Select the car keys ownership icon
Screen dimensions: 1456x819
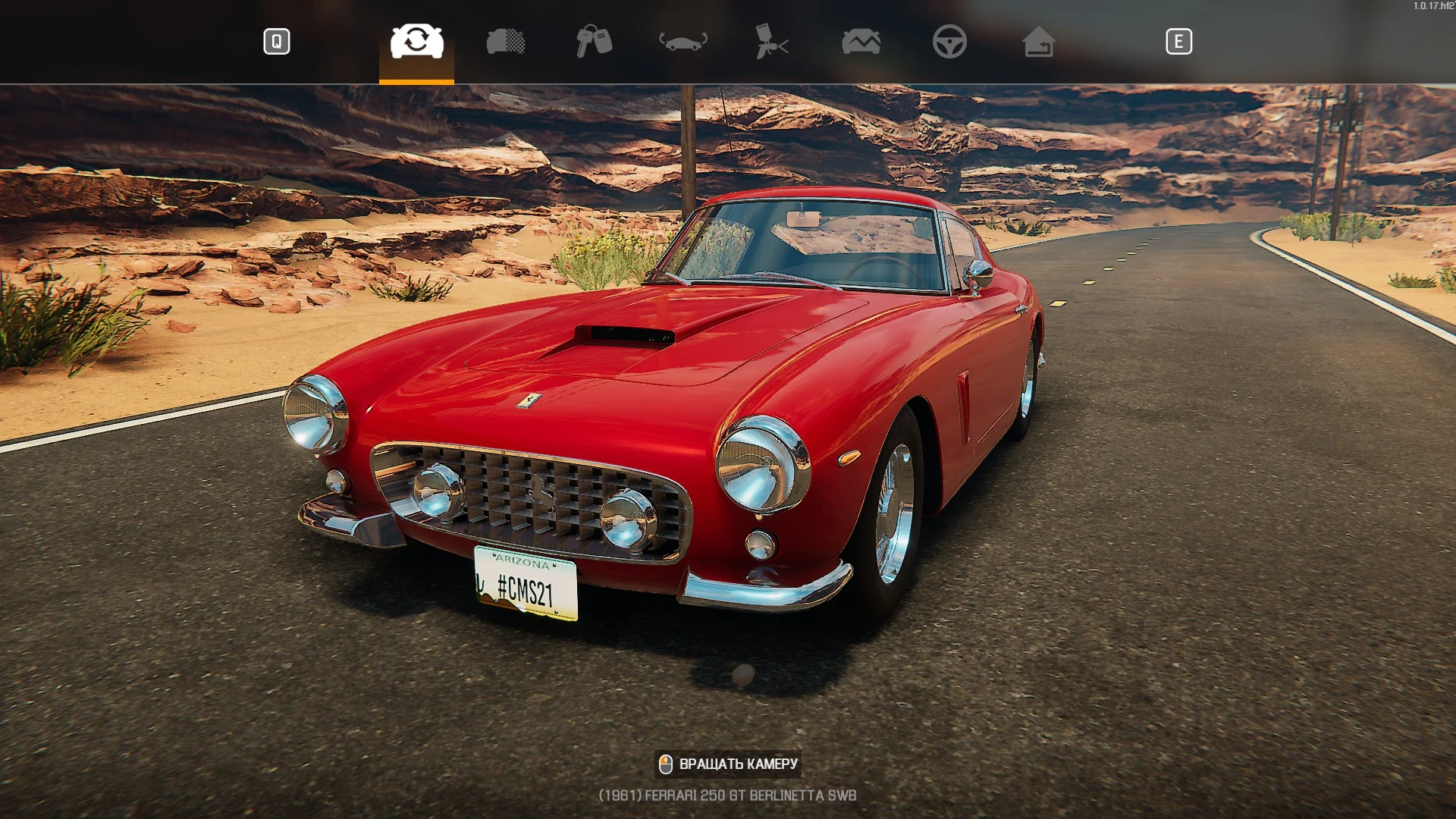(592, 42)
